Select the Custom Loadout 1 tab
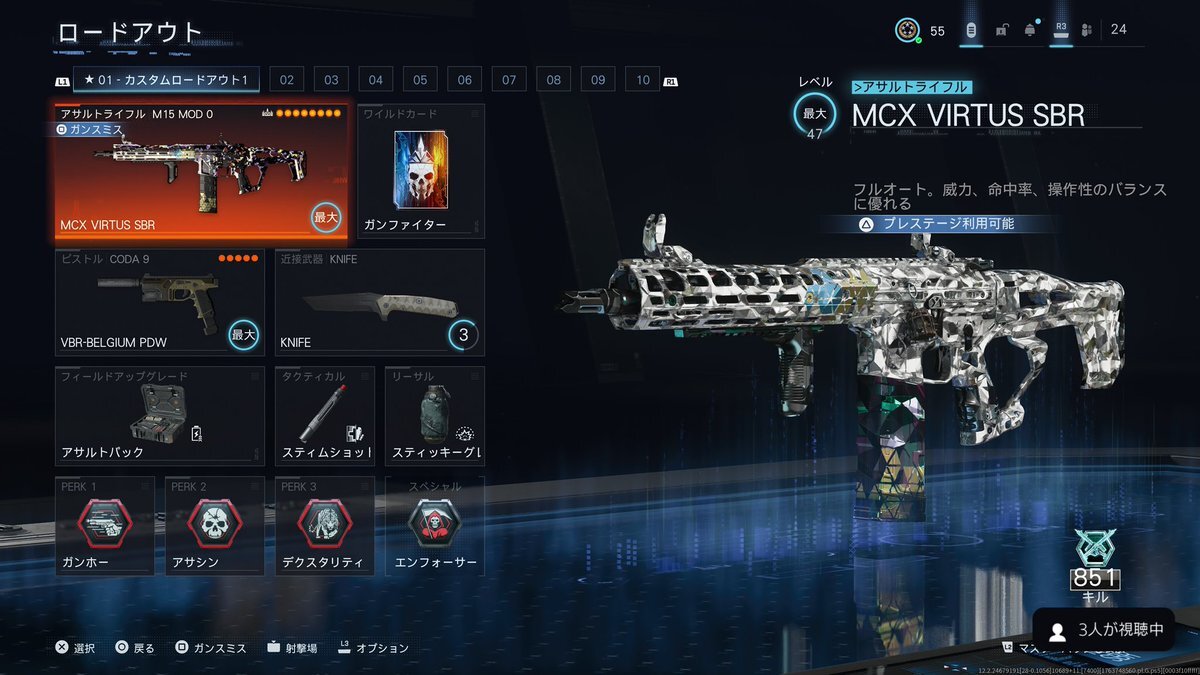Screen dimensions: 1200x675 click(166, 80)
